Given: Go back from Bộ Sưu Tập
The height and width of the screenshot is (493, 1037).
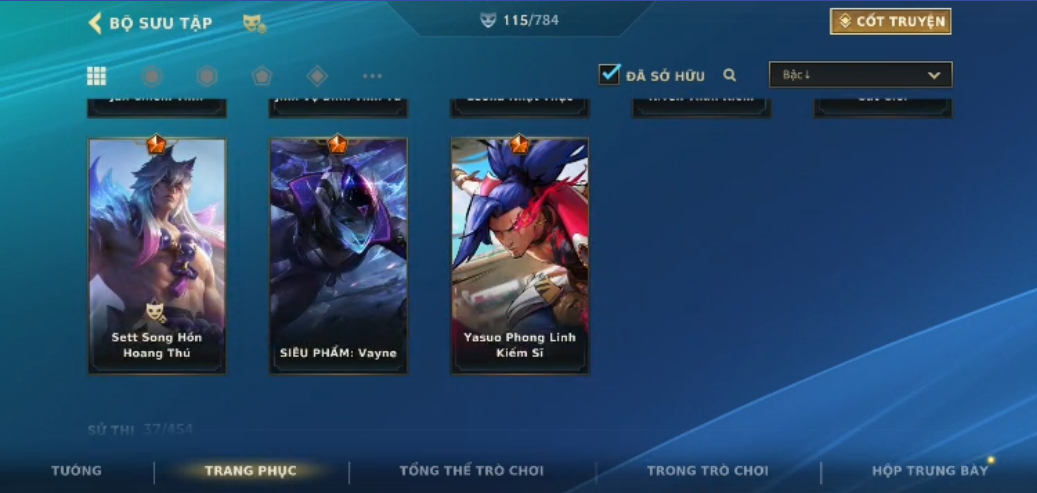Looking at the screenshot, I should coord(96,23).
